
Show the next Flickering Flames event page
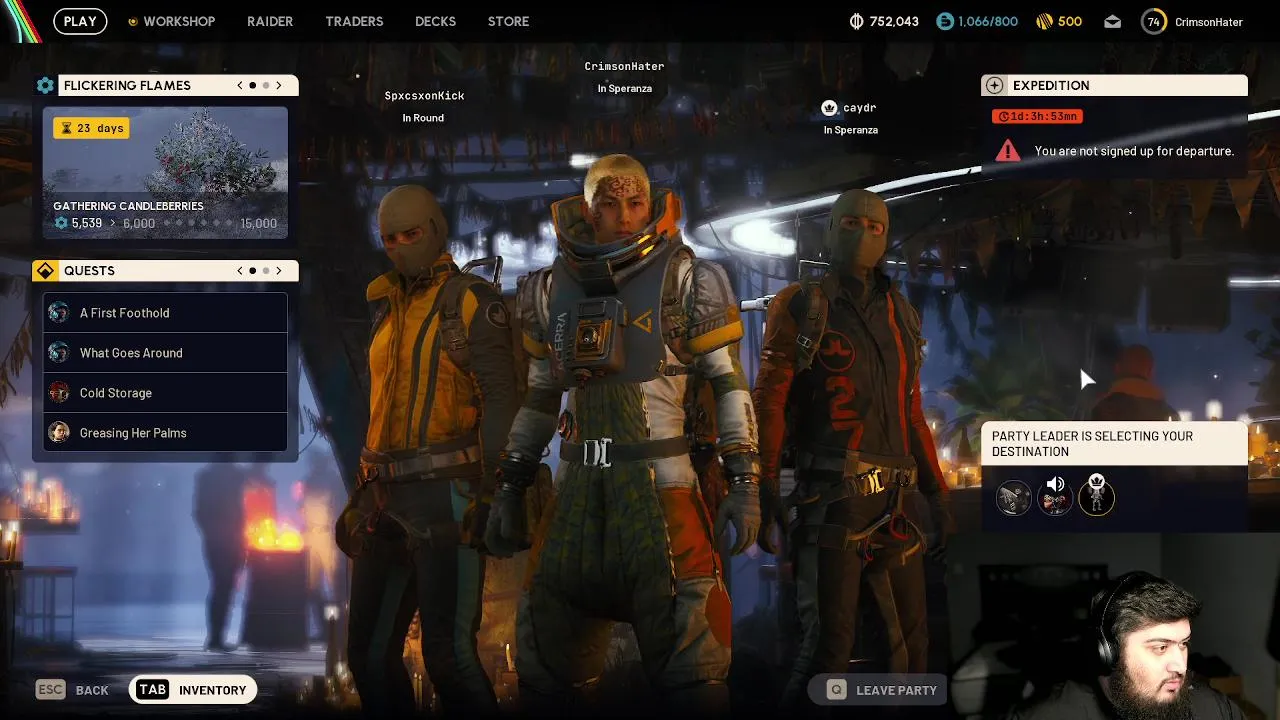click(x=279, y=86)
